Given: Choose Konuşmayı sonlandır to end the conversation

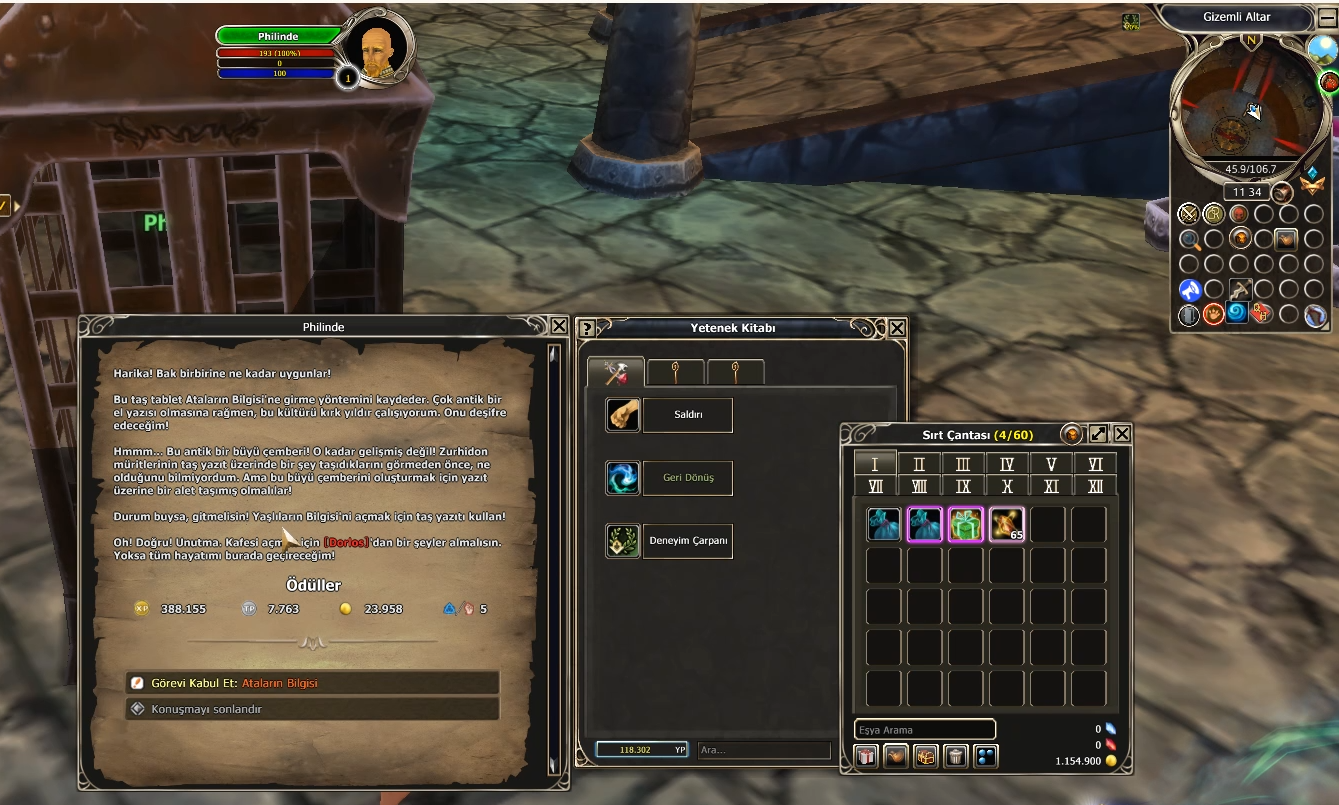Looking at the screenshot, I should [311, 709].
